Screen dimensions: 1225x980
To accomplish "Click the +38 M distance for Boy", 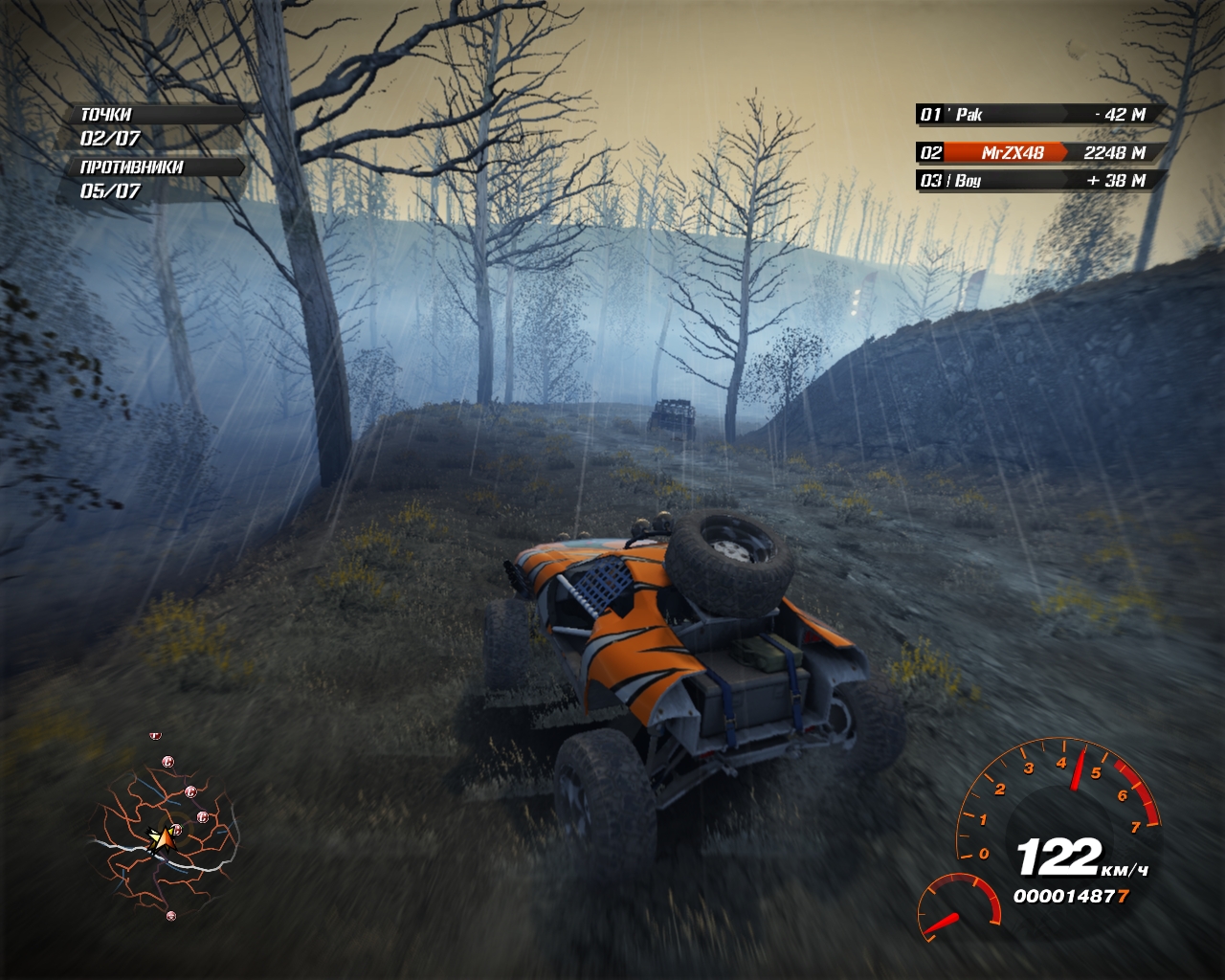I will 1118,179.
